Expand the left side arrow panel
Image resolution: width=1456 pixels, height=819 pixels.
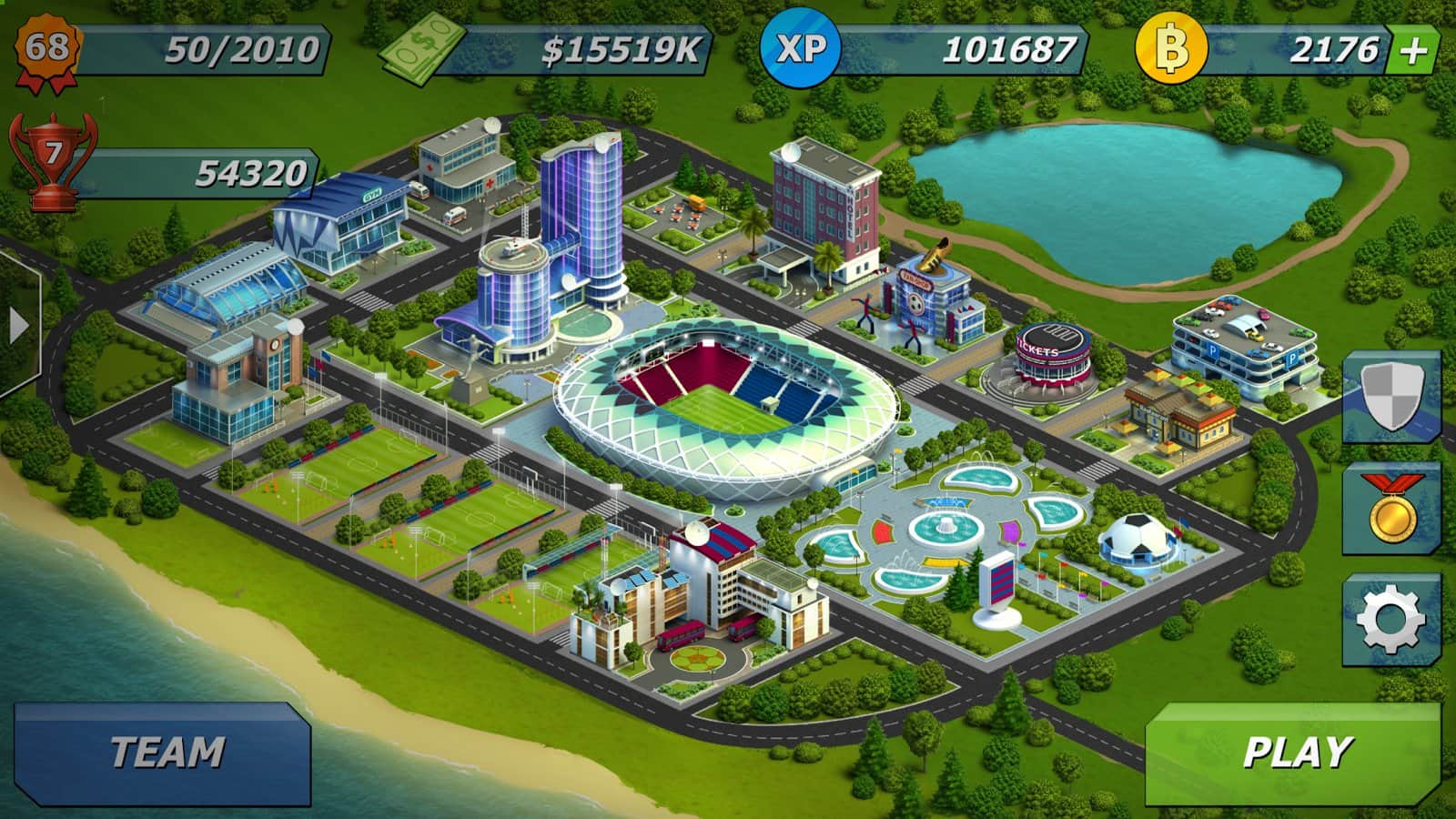pos(18,325)
